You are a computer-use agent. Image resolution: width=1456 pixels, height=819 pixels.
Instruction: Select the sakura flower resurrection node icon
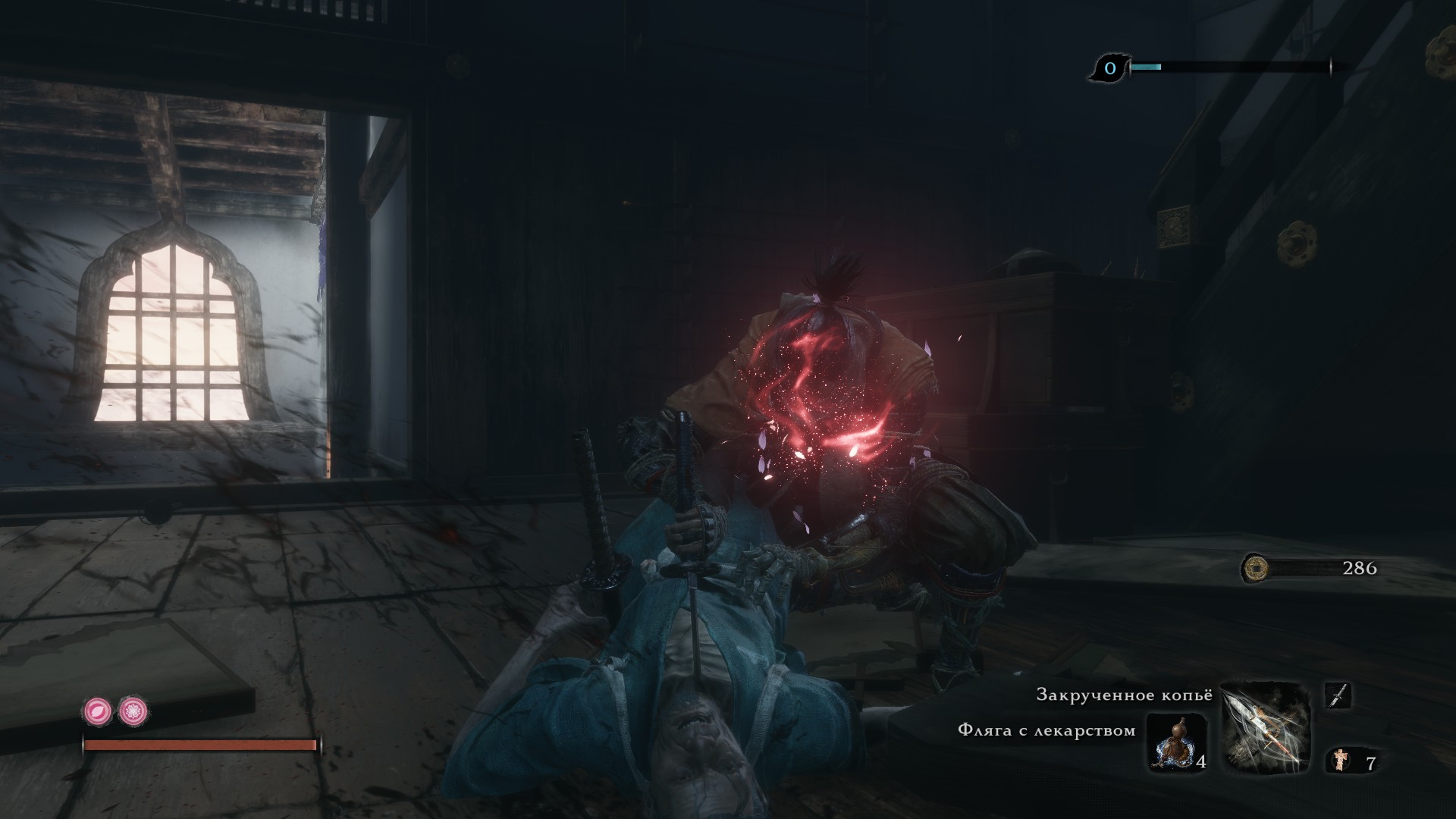click(x=133, y=711)
